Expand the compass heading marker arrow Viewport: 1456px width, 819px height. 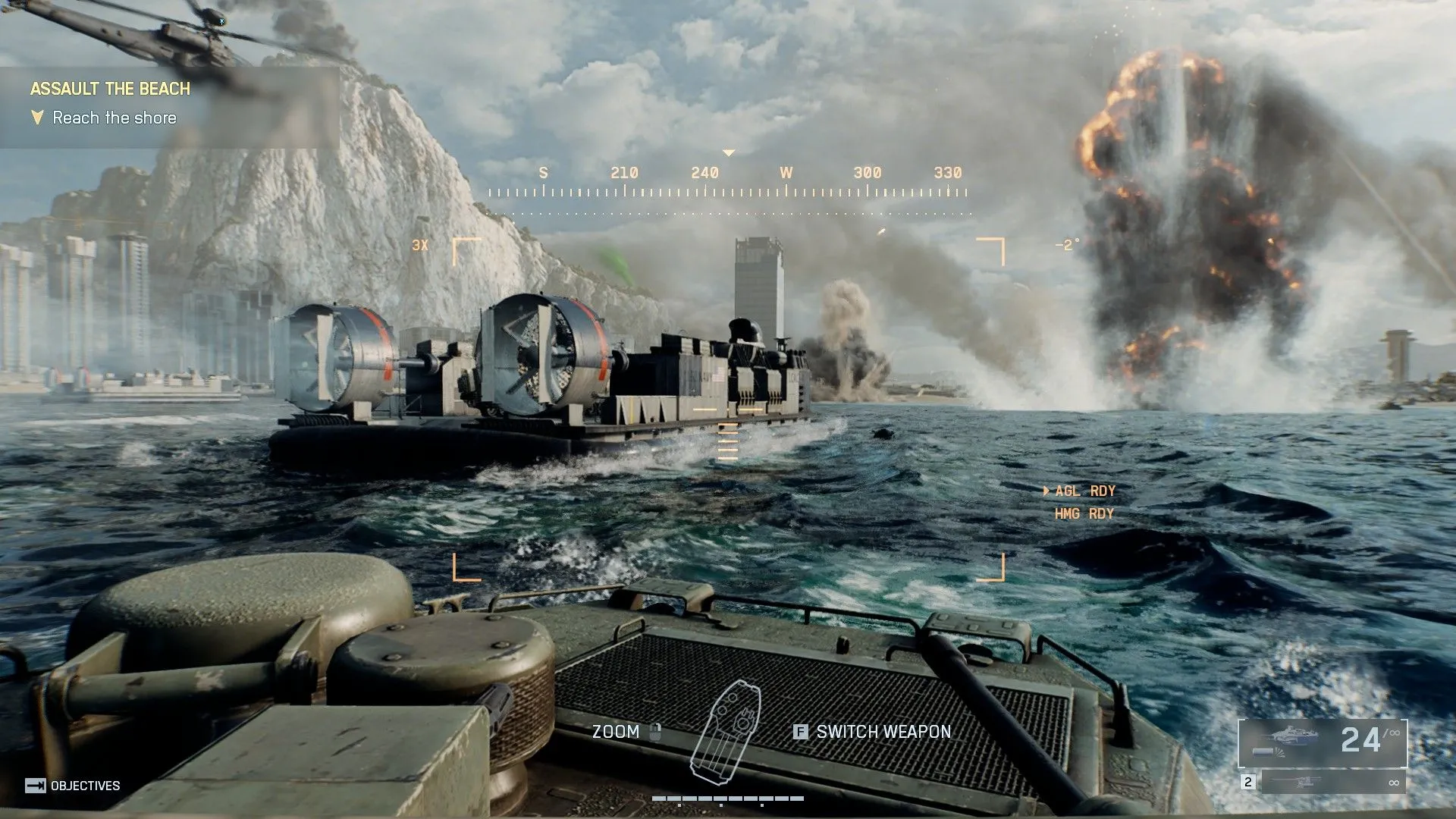(730, 152)
